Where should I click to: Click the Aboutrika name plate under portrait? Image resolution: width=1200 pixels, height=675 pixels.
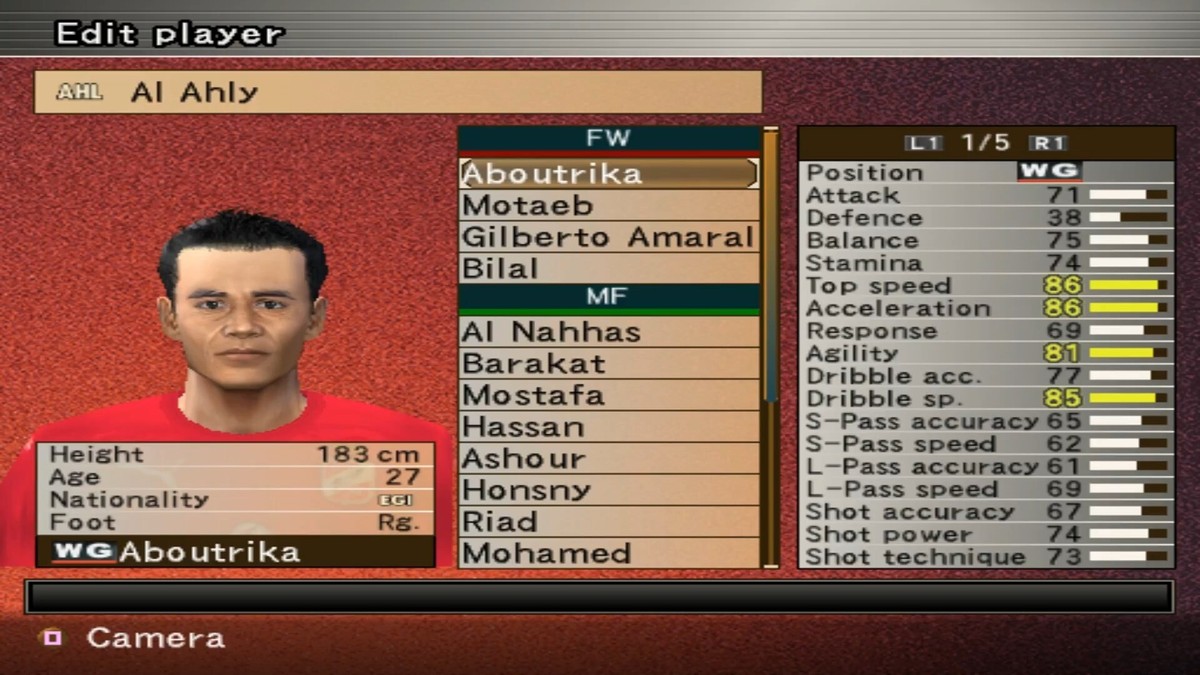[x=236, y=552]
